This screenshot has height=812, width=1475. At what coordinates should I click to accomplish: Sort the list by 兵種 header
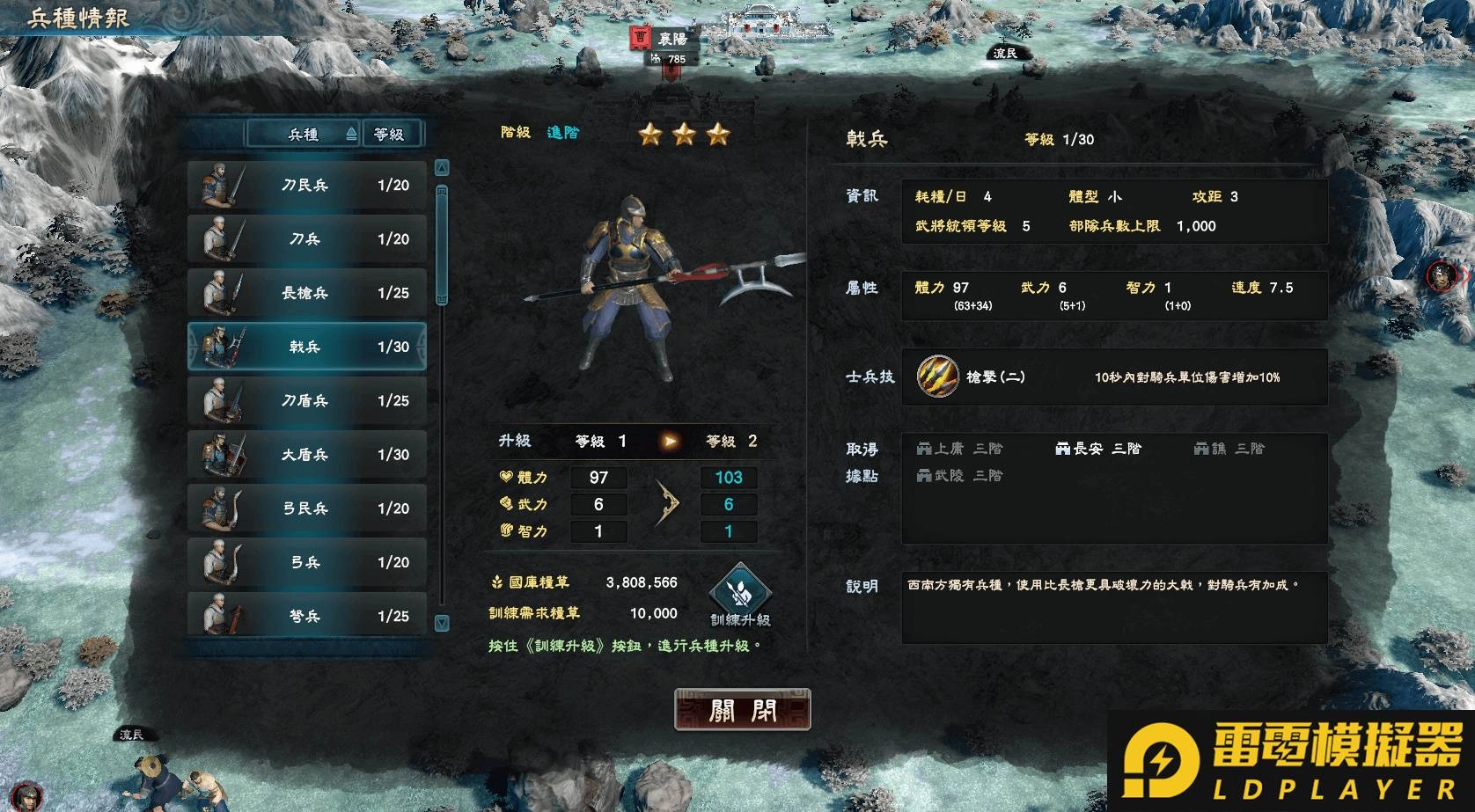pyautogui.click(x=304, y=134)
